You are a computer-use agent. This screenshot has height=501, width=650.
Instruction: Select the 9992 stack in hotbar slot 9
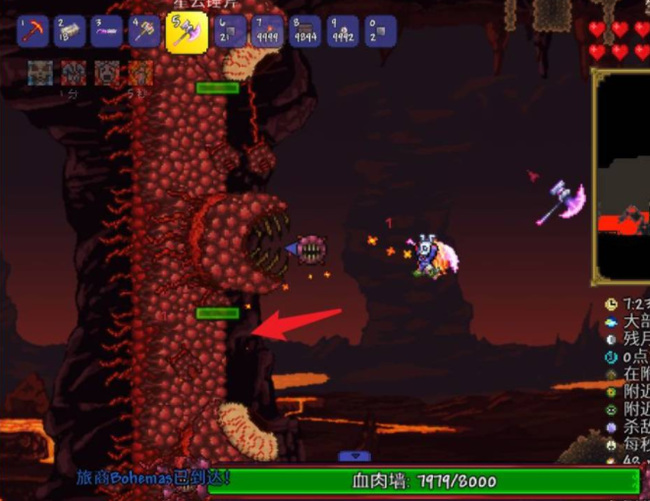343,31
